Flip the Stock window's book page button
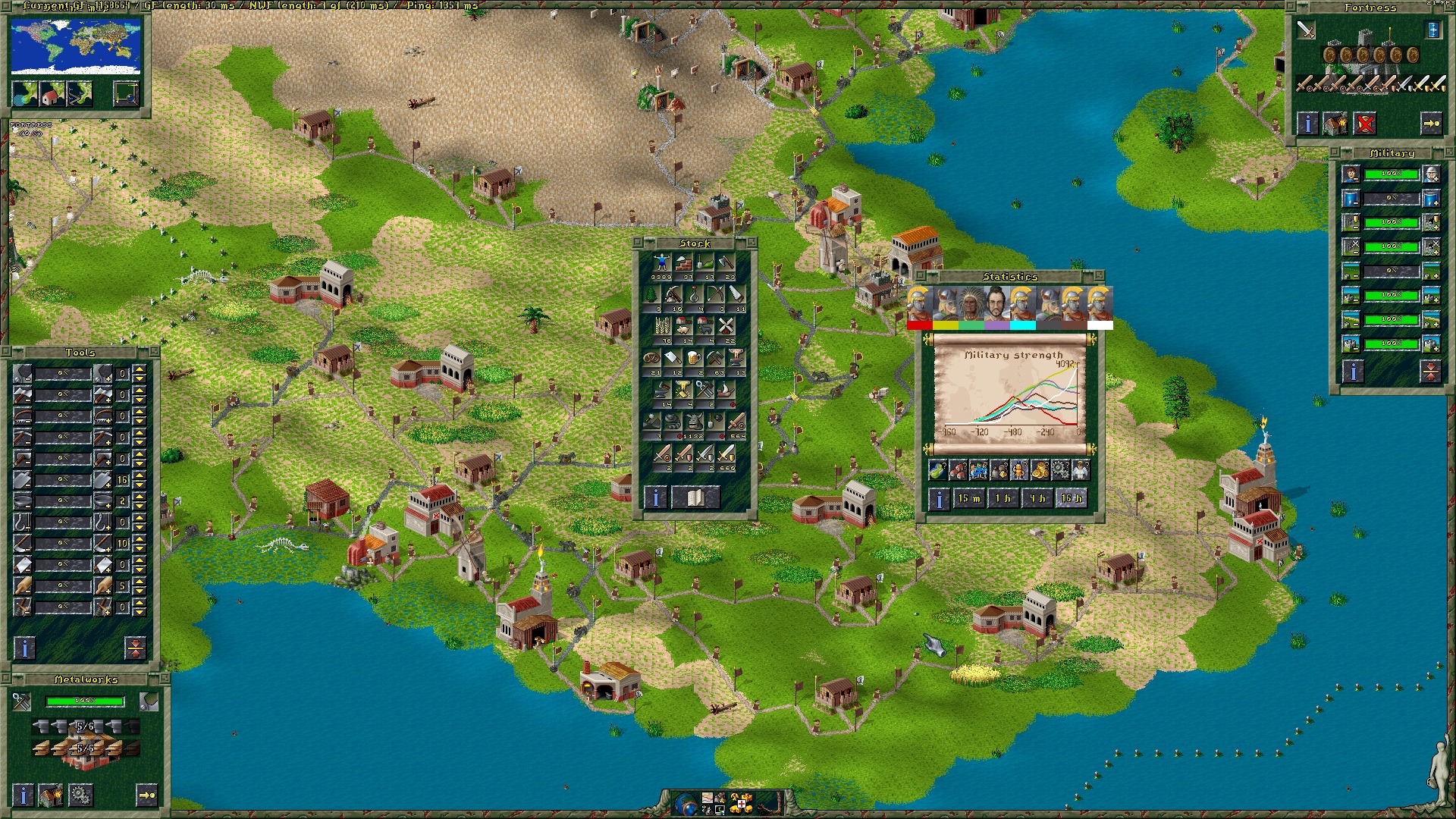The height and width of the screenshot is (819, 1456). [695, 497]
